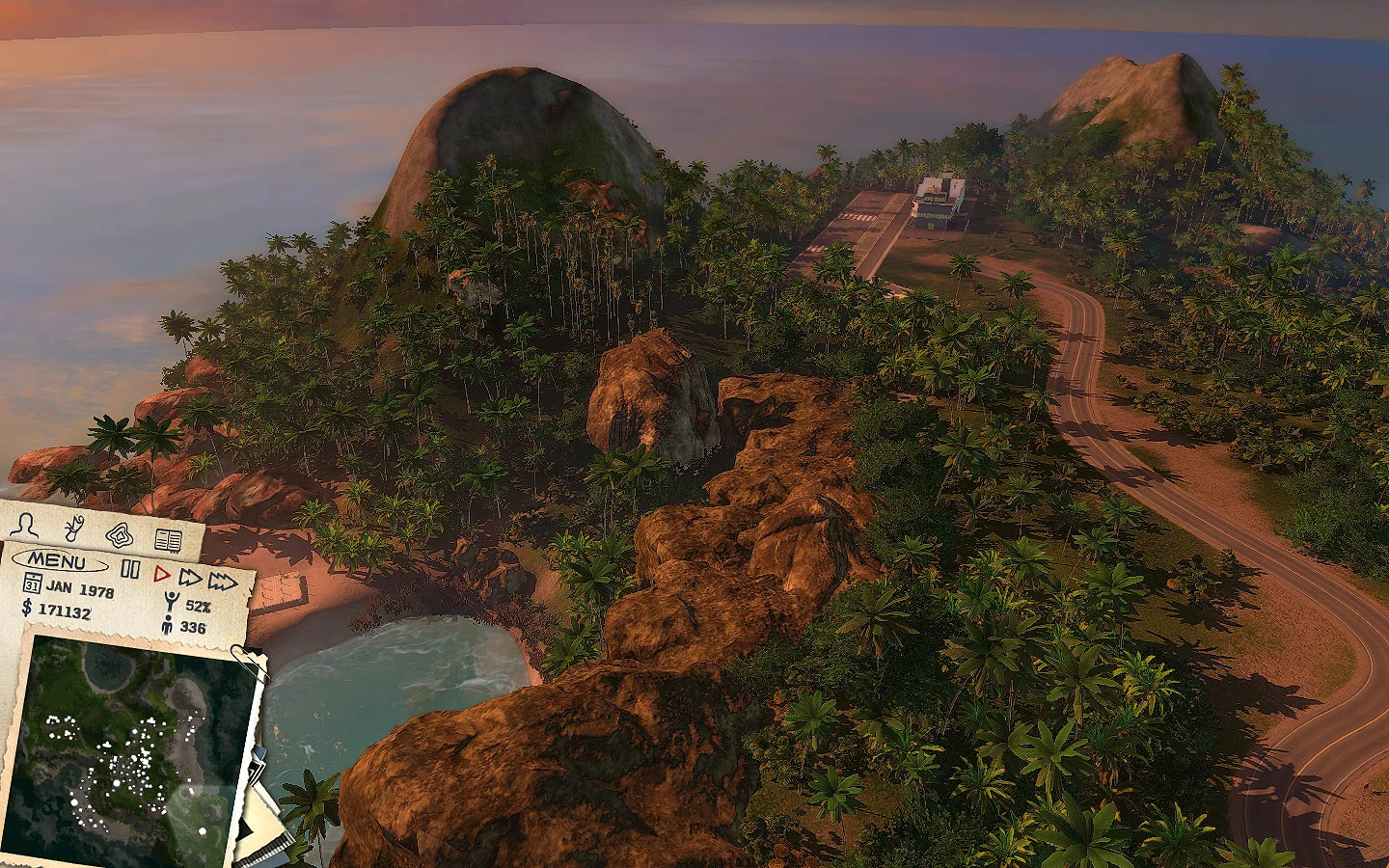Click the 52% approval value
The image size is (1389, 868).
197,606
